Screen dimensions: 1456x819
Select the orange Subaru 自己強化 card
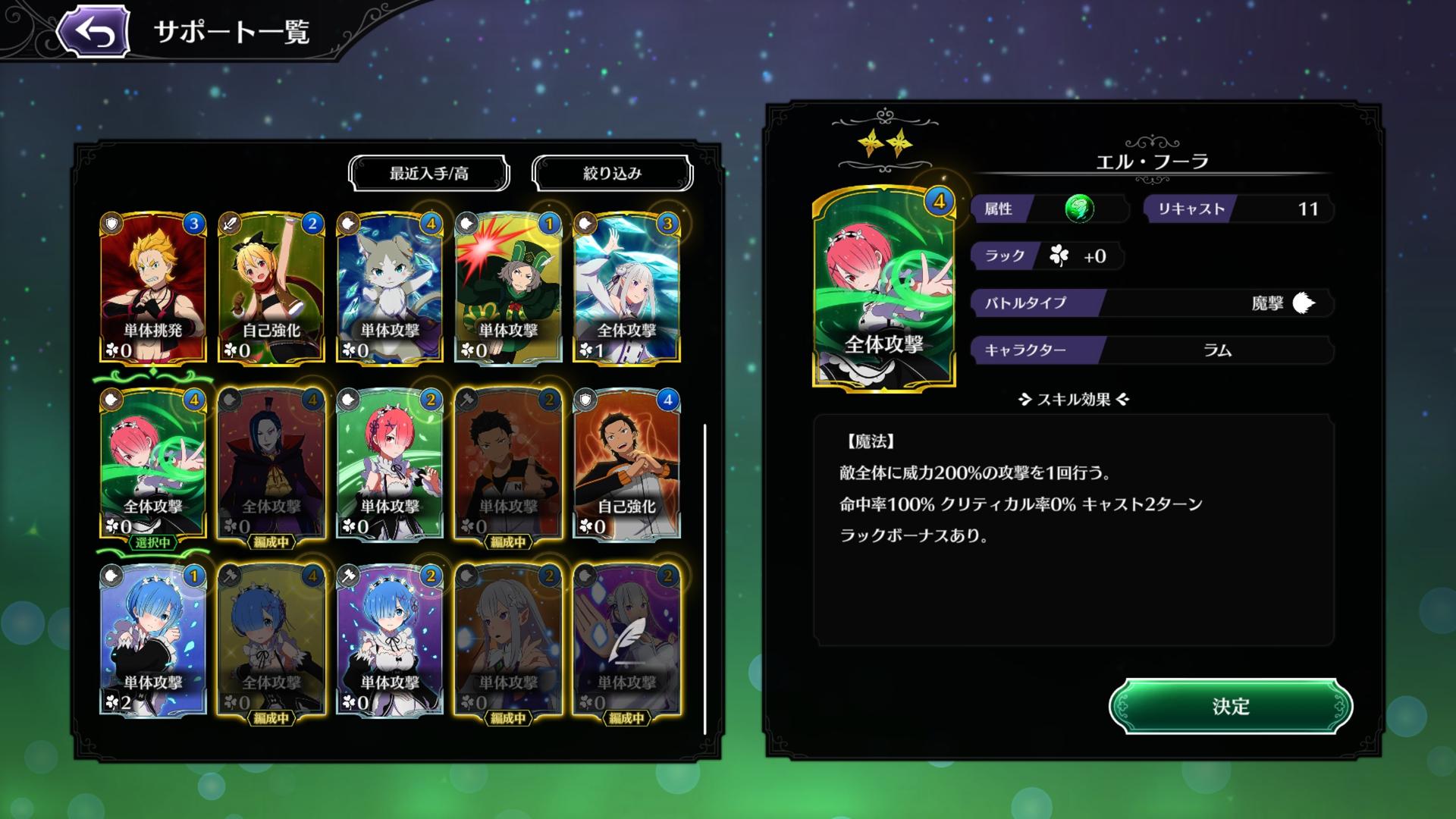pyautogui.click(x=626, y=463)
